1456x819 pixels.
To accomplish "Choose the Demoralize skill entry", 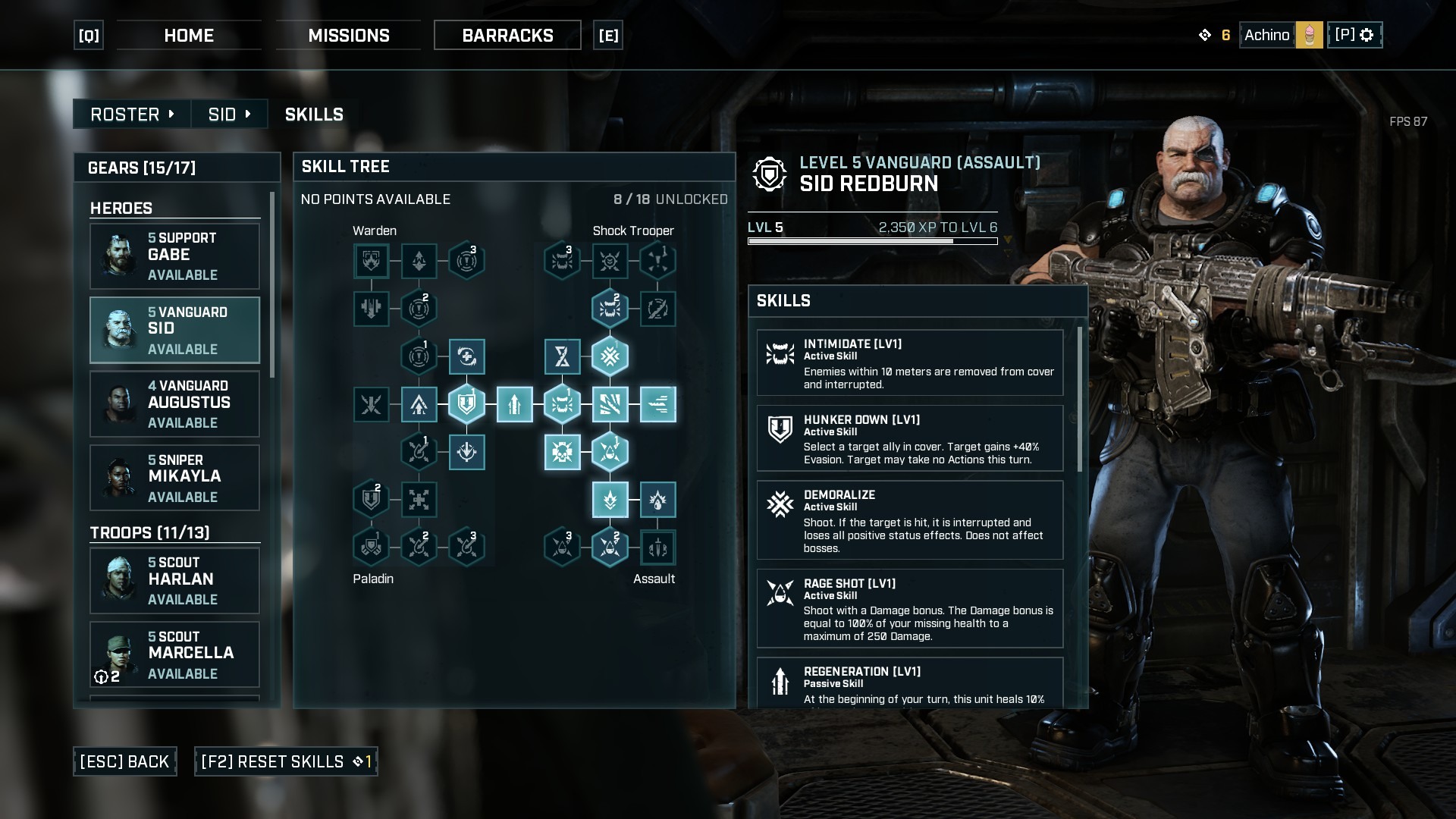I will point(910,520).
